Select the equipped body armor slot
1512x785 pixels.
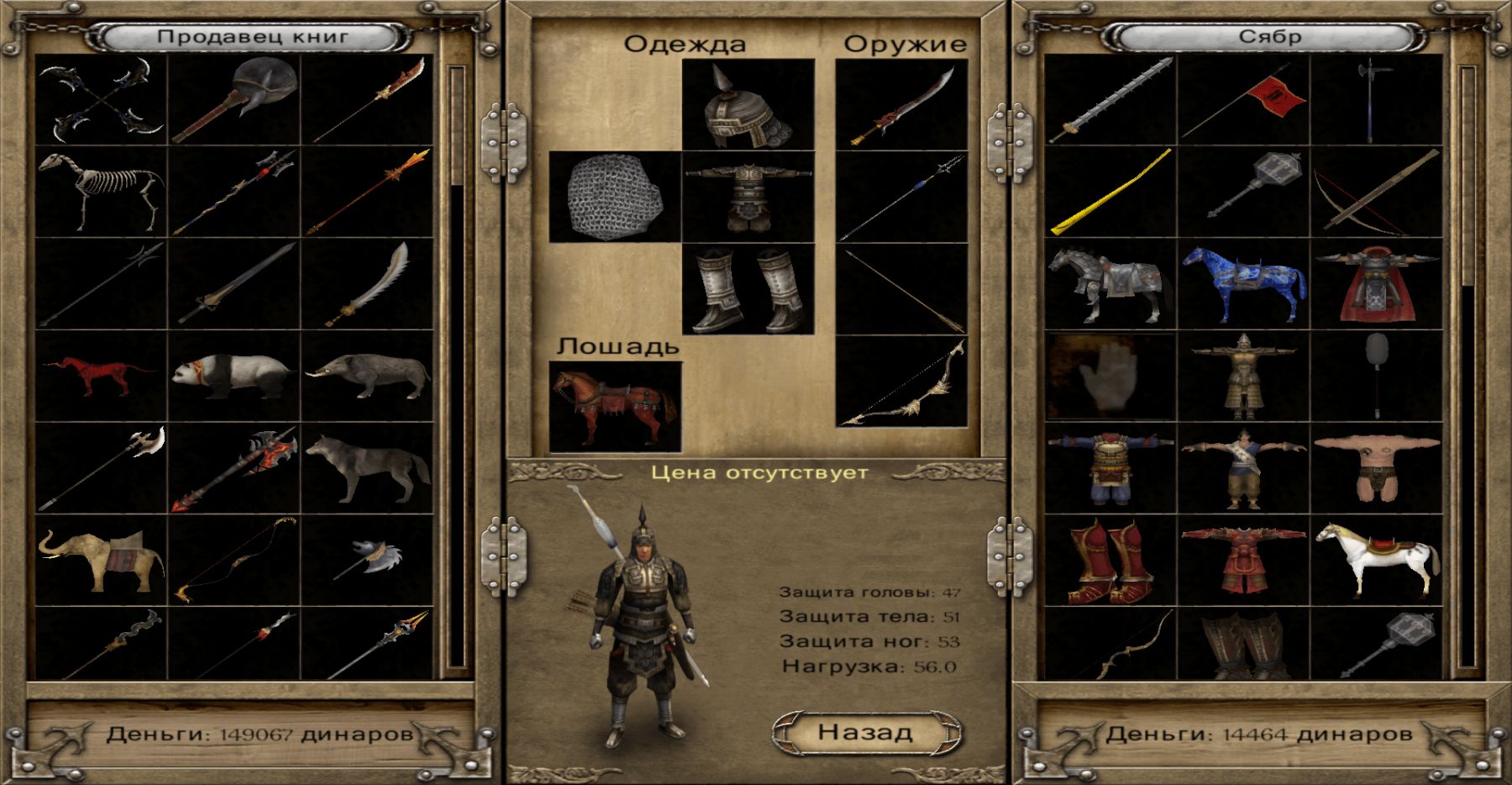748,197
